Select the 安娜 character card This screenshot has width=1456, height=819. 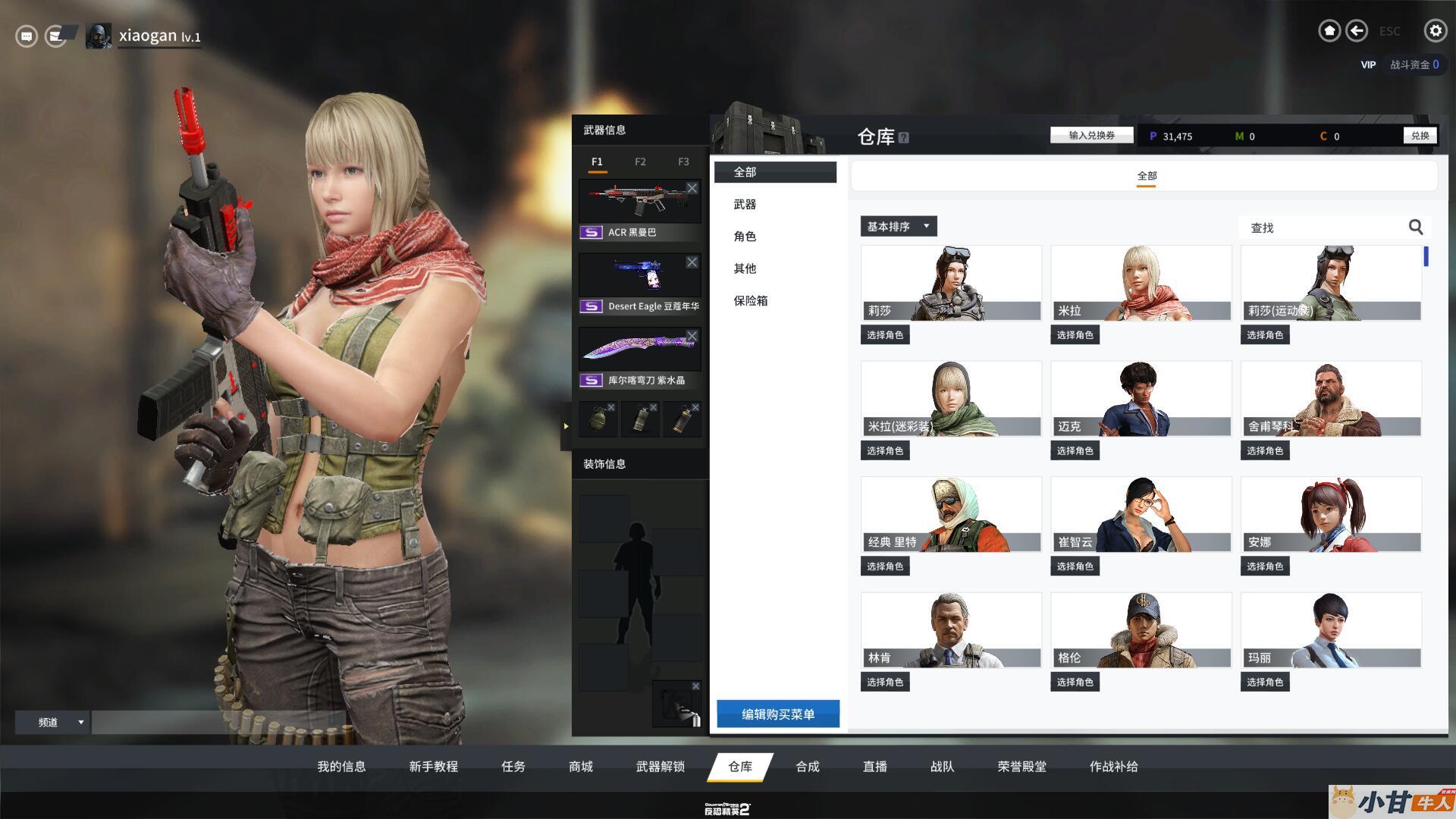click(1330, 515)
